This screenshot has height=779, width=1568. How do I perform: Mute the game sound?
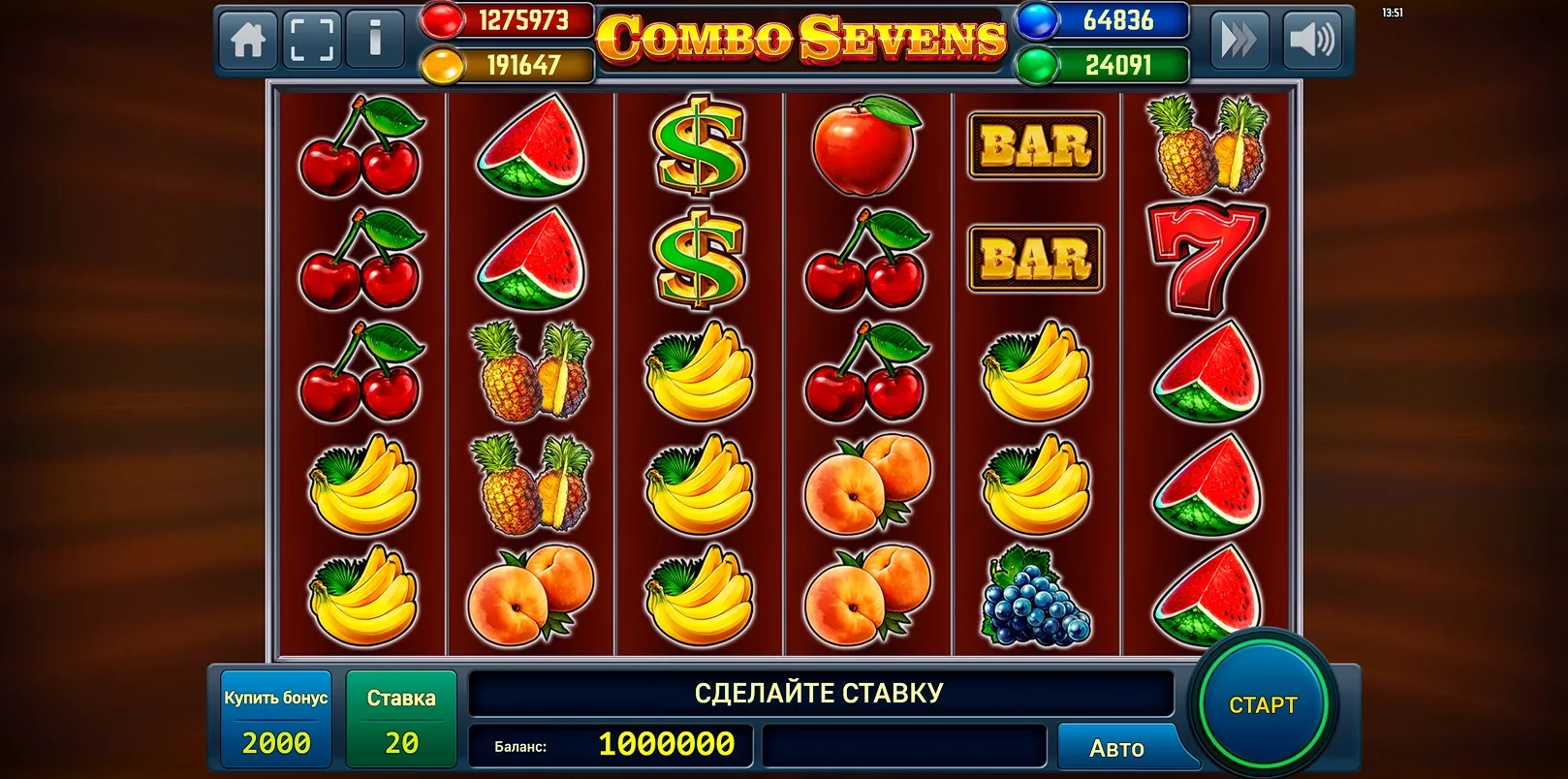pos(1314,40)
